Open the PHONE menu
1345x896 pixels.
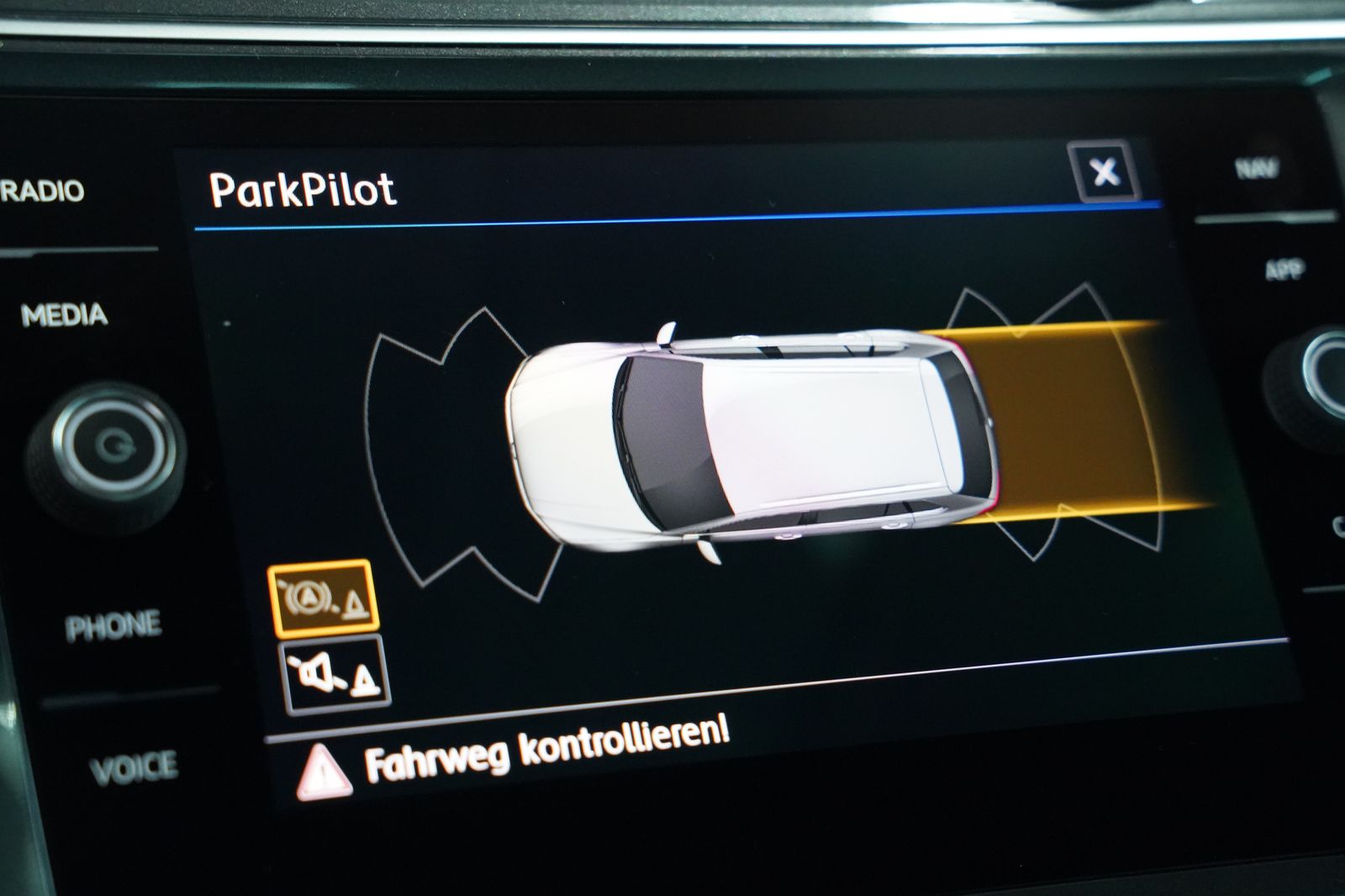click(113, 626)
